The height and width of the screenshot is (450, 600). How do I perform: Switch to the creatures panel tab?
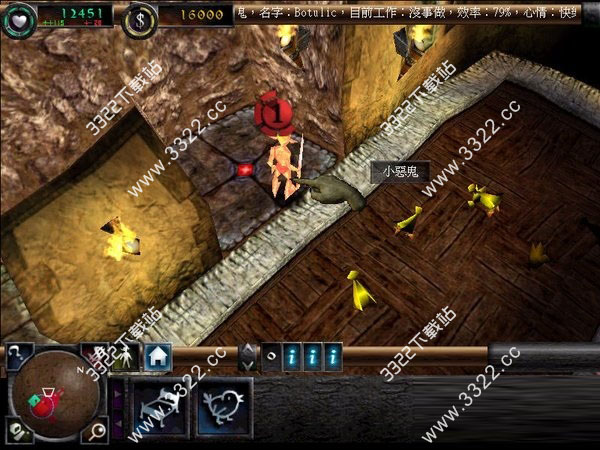click(x=126, y=357)
